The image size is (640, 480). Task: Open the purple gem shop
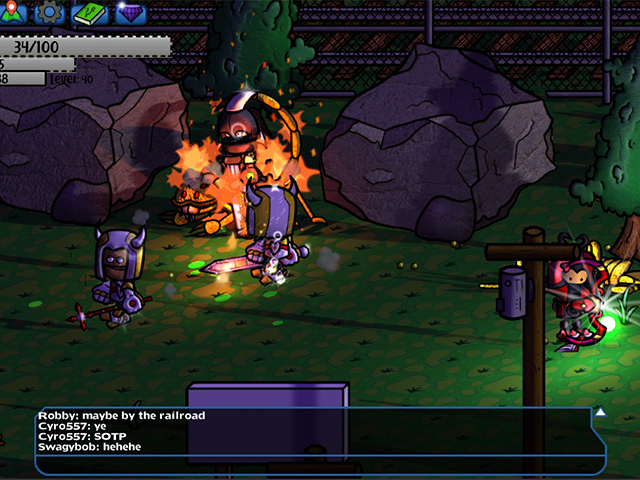click(x=129, y=13)
